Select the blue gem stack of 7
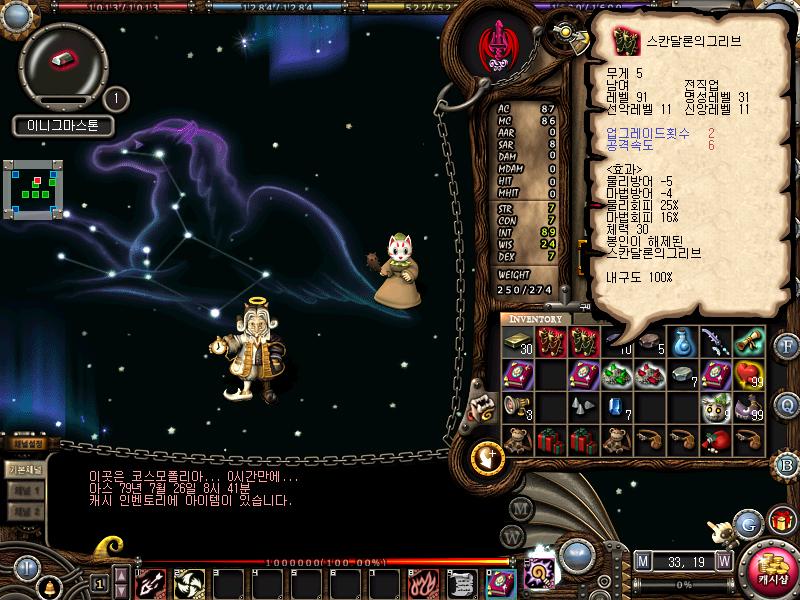Screen dimensions: 800x600 616,407
